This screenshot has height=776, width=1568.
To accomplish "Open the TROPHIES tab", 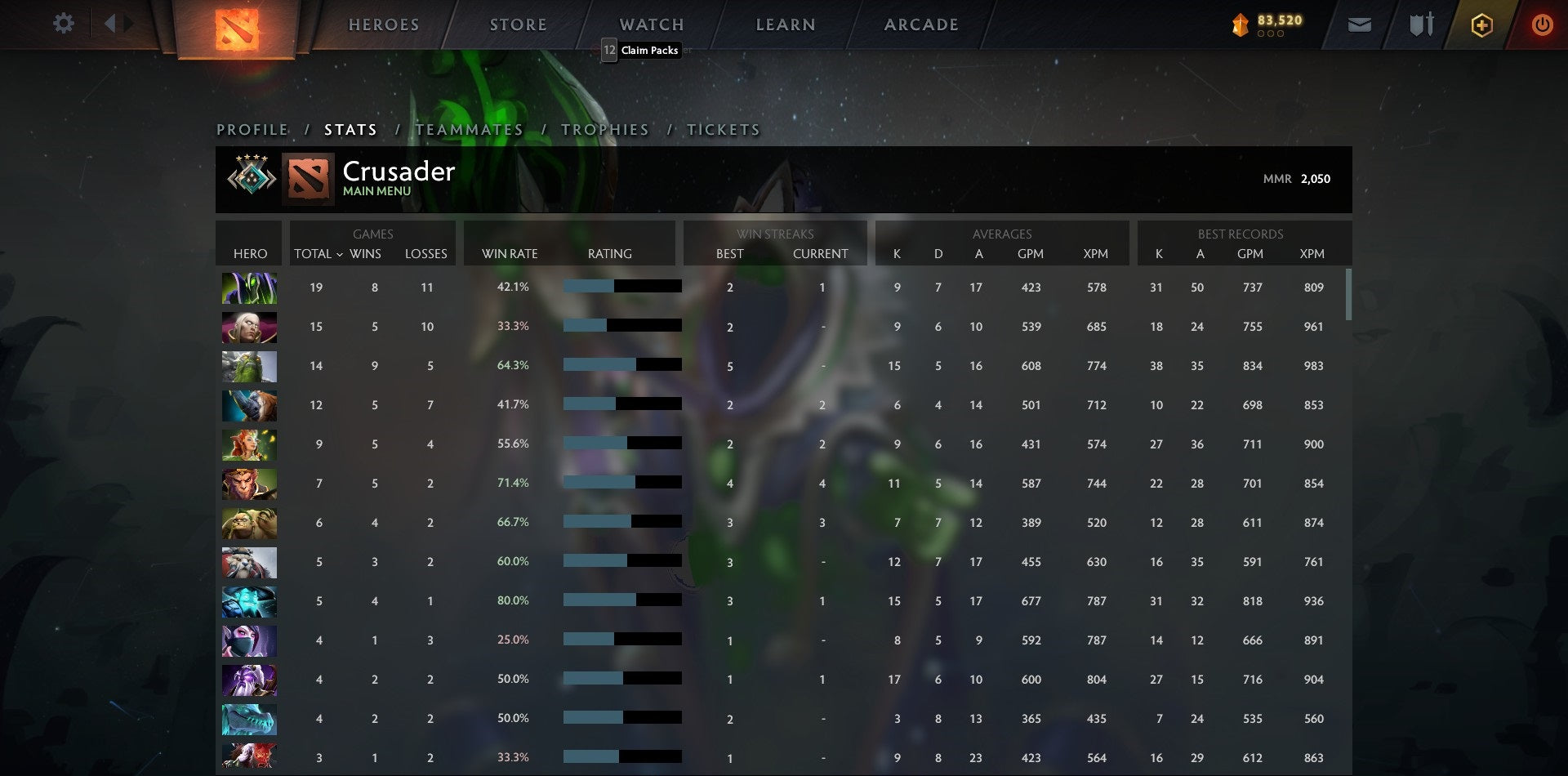I will (604, 129).
